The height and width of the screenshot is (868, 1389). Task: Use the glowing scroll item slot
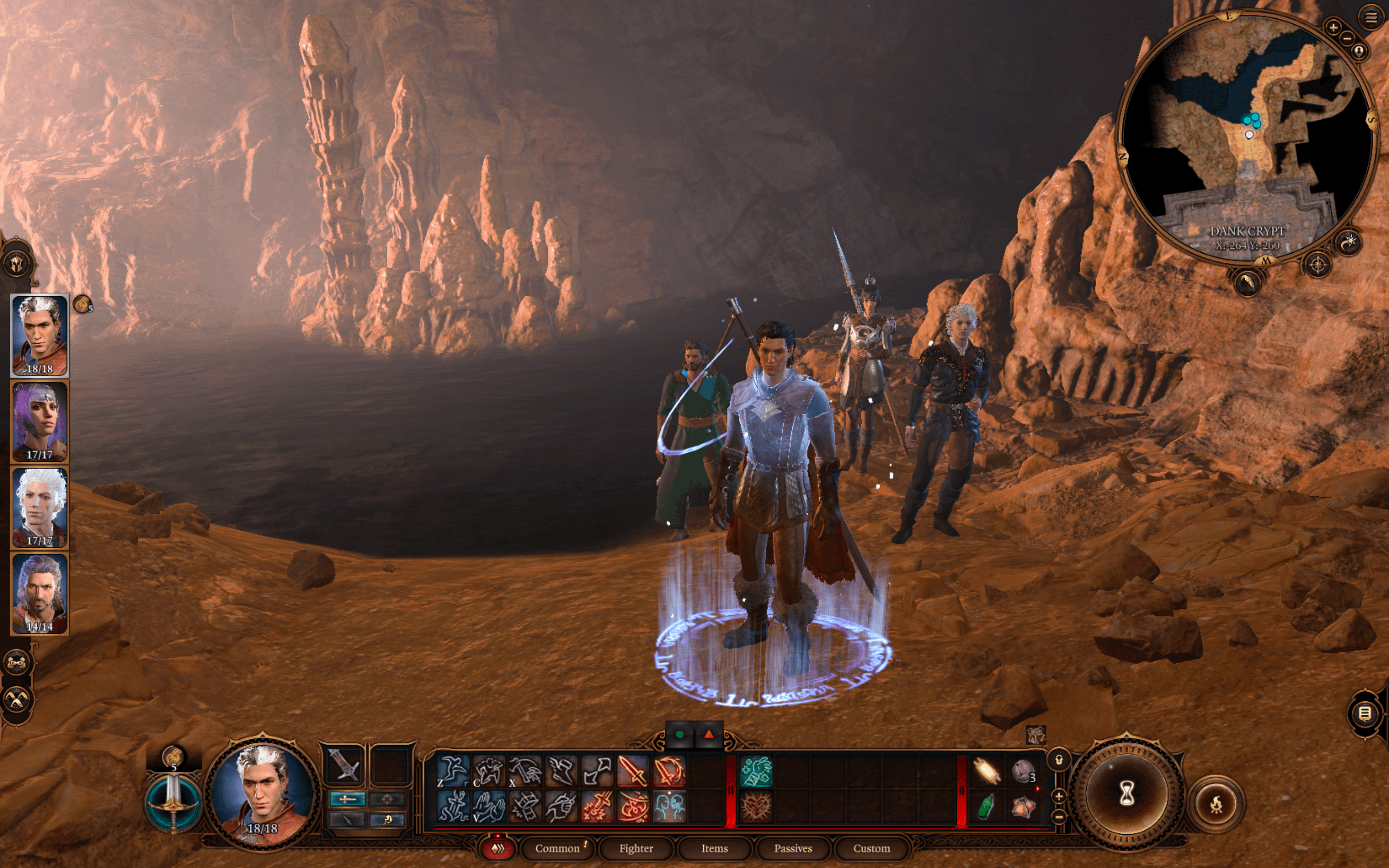986,771
